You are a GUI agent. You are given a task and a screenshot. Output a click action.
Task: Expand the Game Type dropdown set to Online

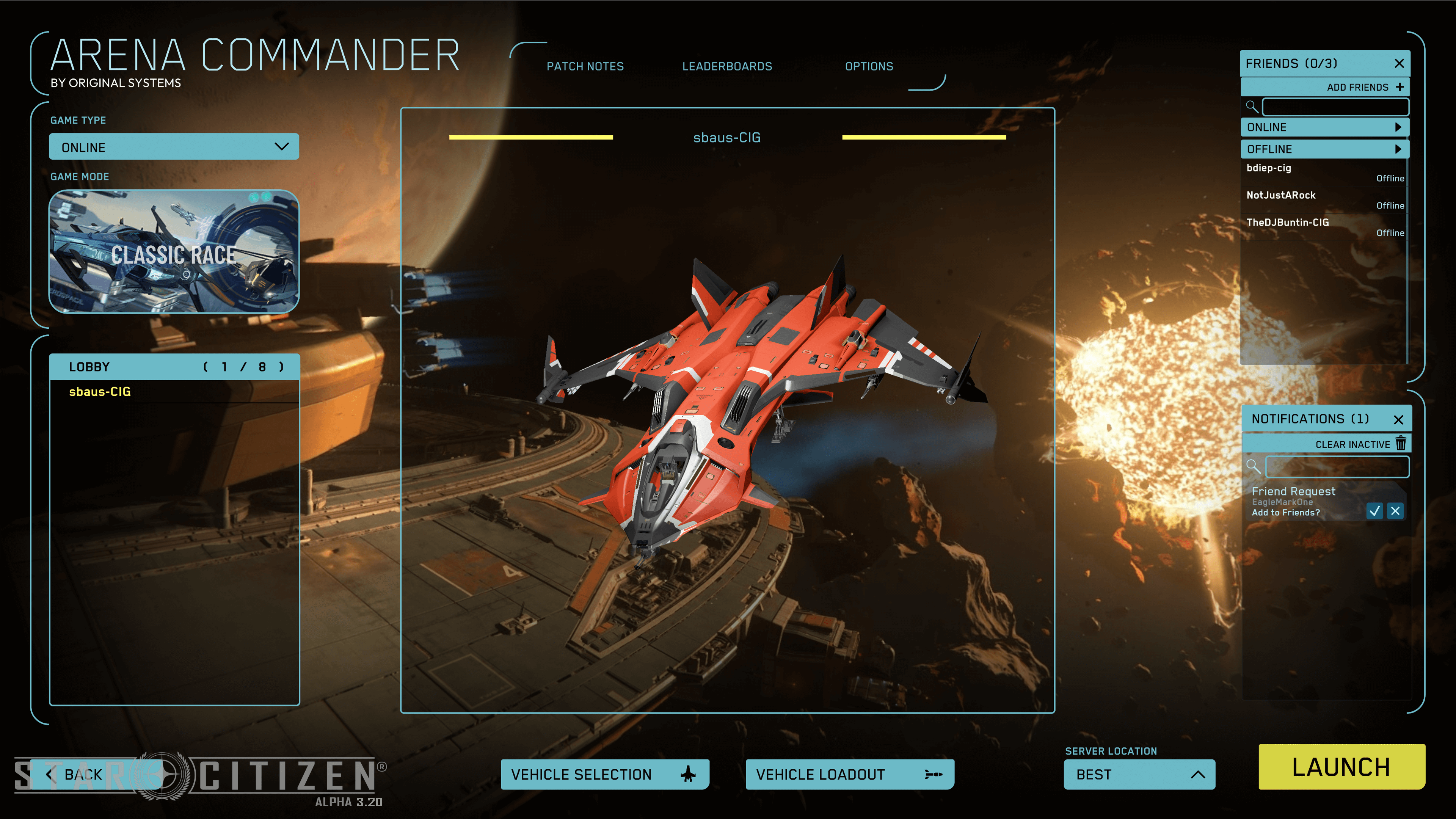pyautogui.click(x=174, y=147)
